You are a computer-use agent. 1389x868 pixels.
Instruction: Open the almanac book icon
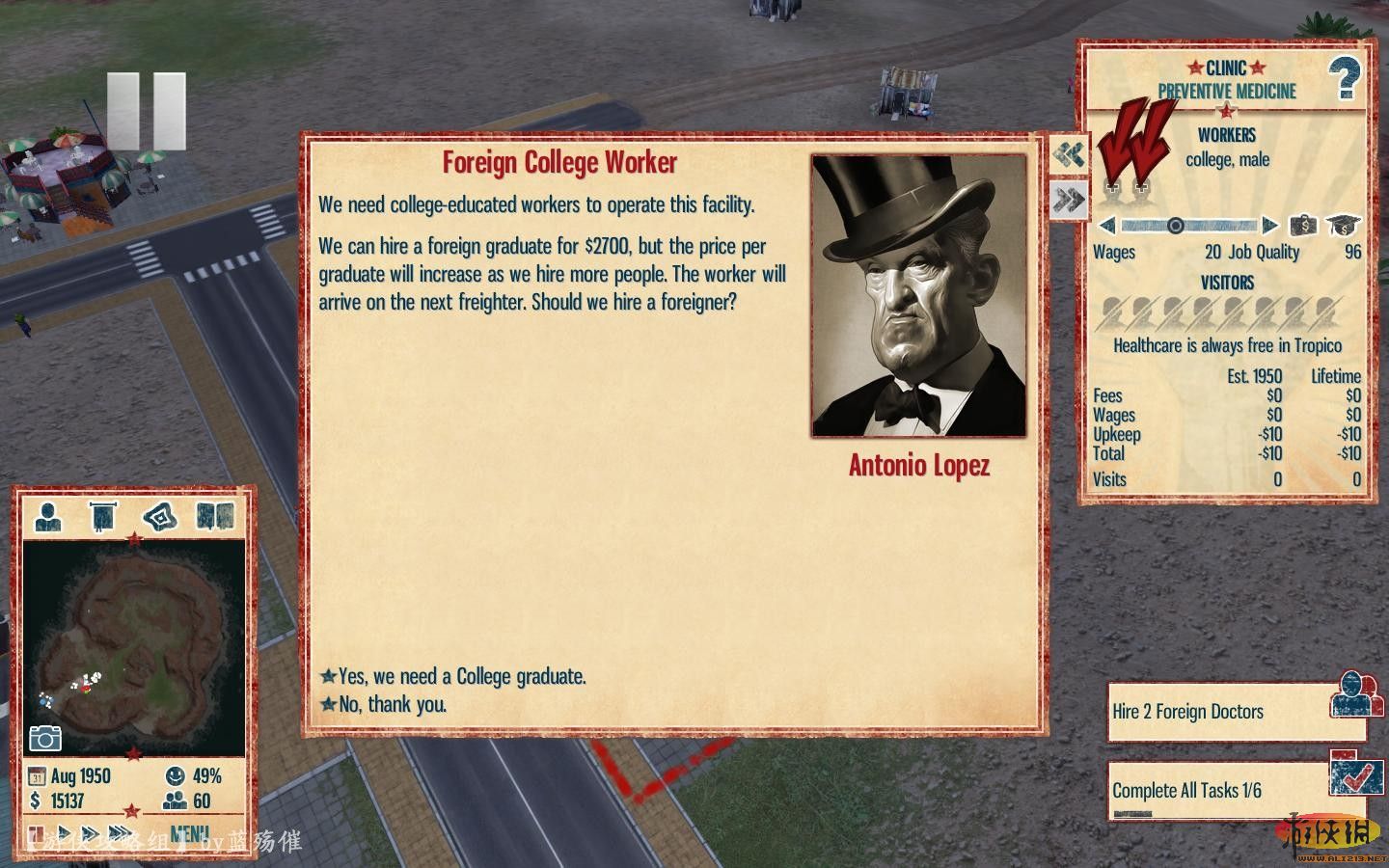click(215, 517)
